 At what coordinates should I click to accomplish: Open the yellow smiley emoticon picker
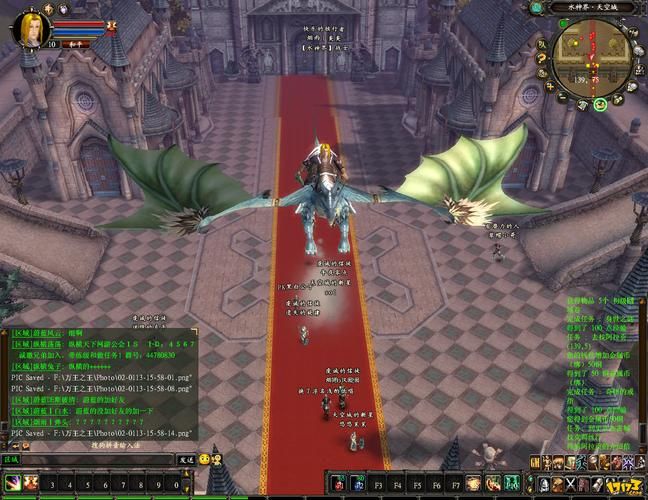click(x=204, y=459)
